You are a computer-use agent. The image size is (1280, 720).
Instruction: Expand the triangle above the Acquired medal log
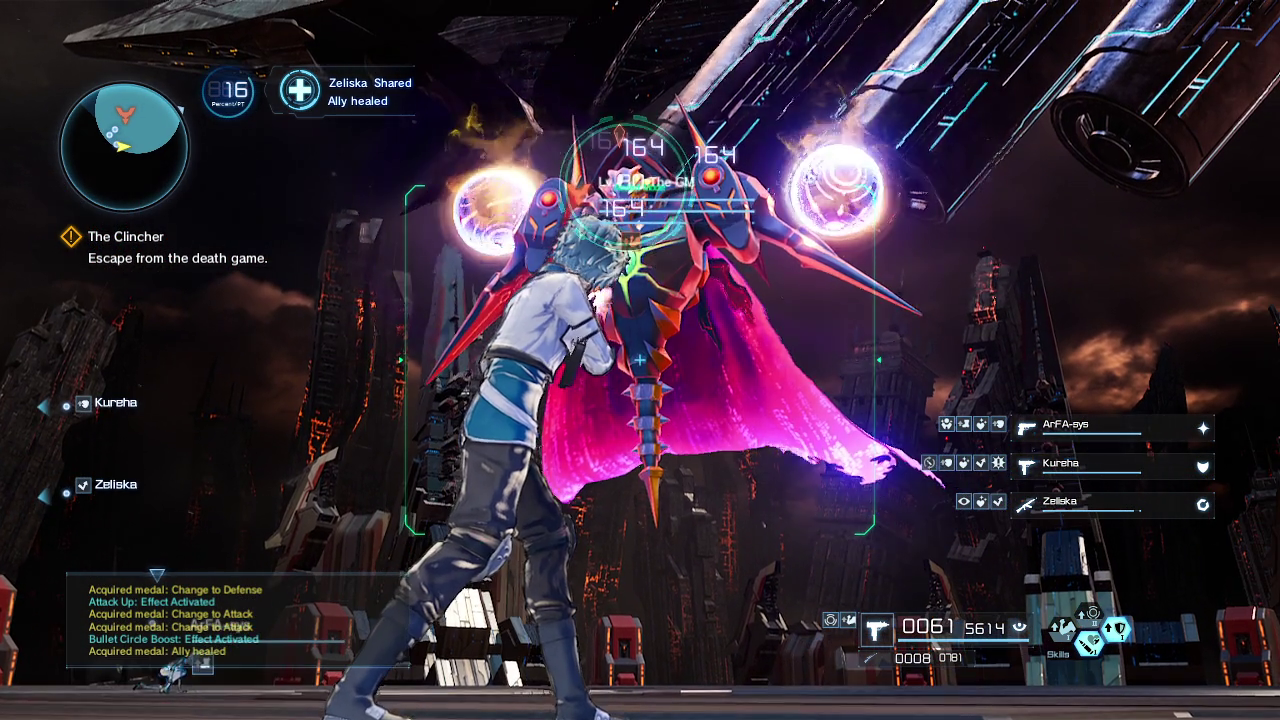[157, 576]
